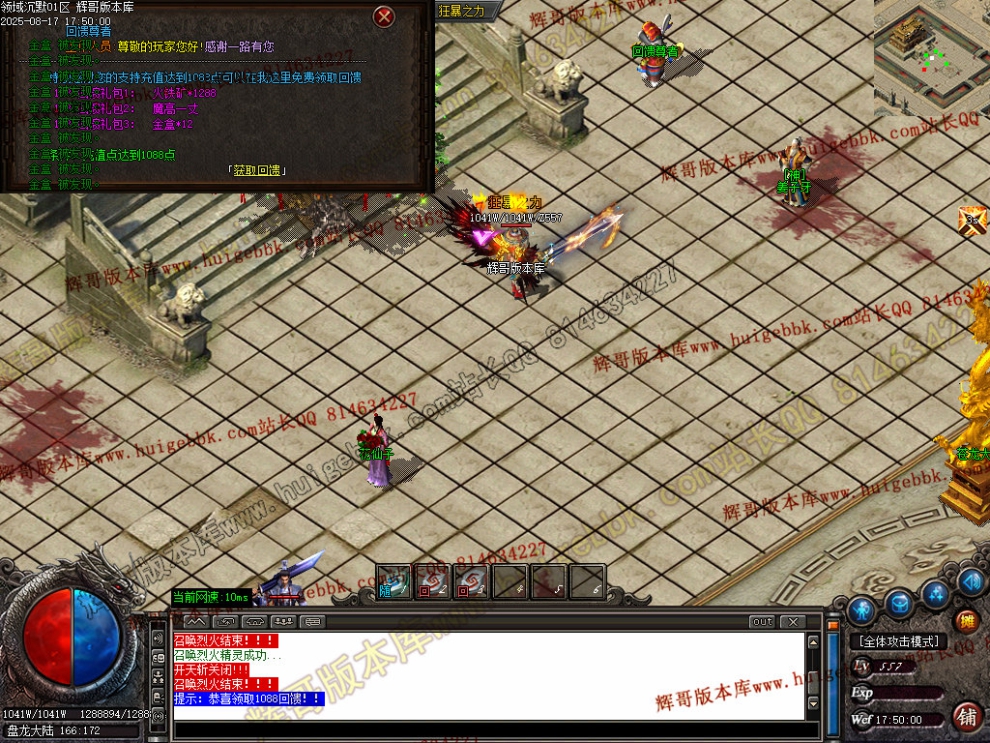Use the swirl item in hotbar slot 2
990x743 pixels.
point(432,582)
